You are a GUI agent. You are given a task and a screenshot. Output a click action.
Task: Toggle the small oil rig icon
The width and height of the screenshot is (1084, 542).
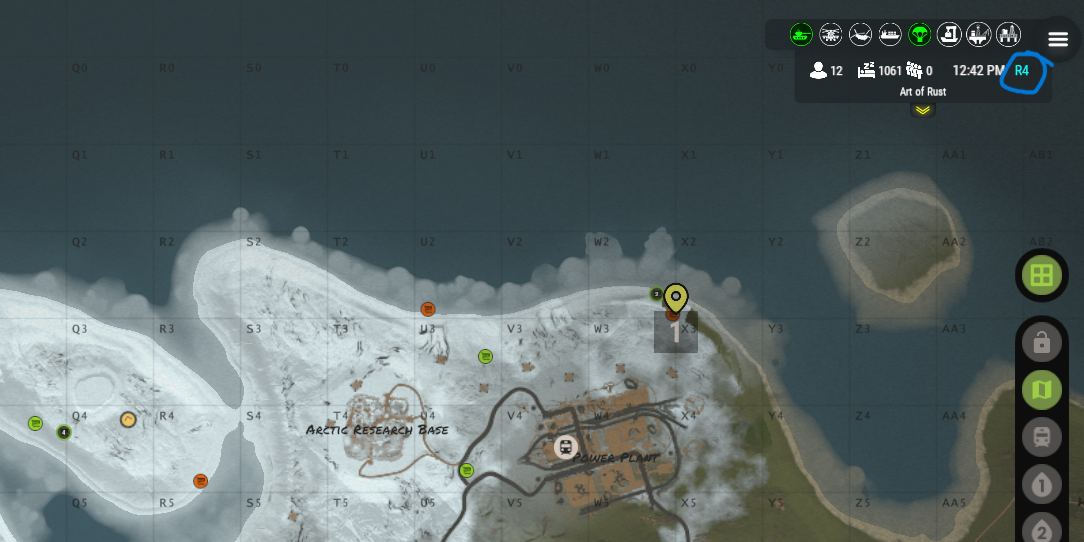[x=979, y=35]
